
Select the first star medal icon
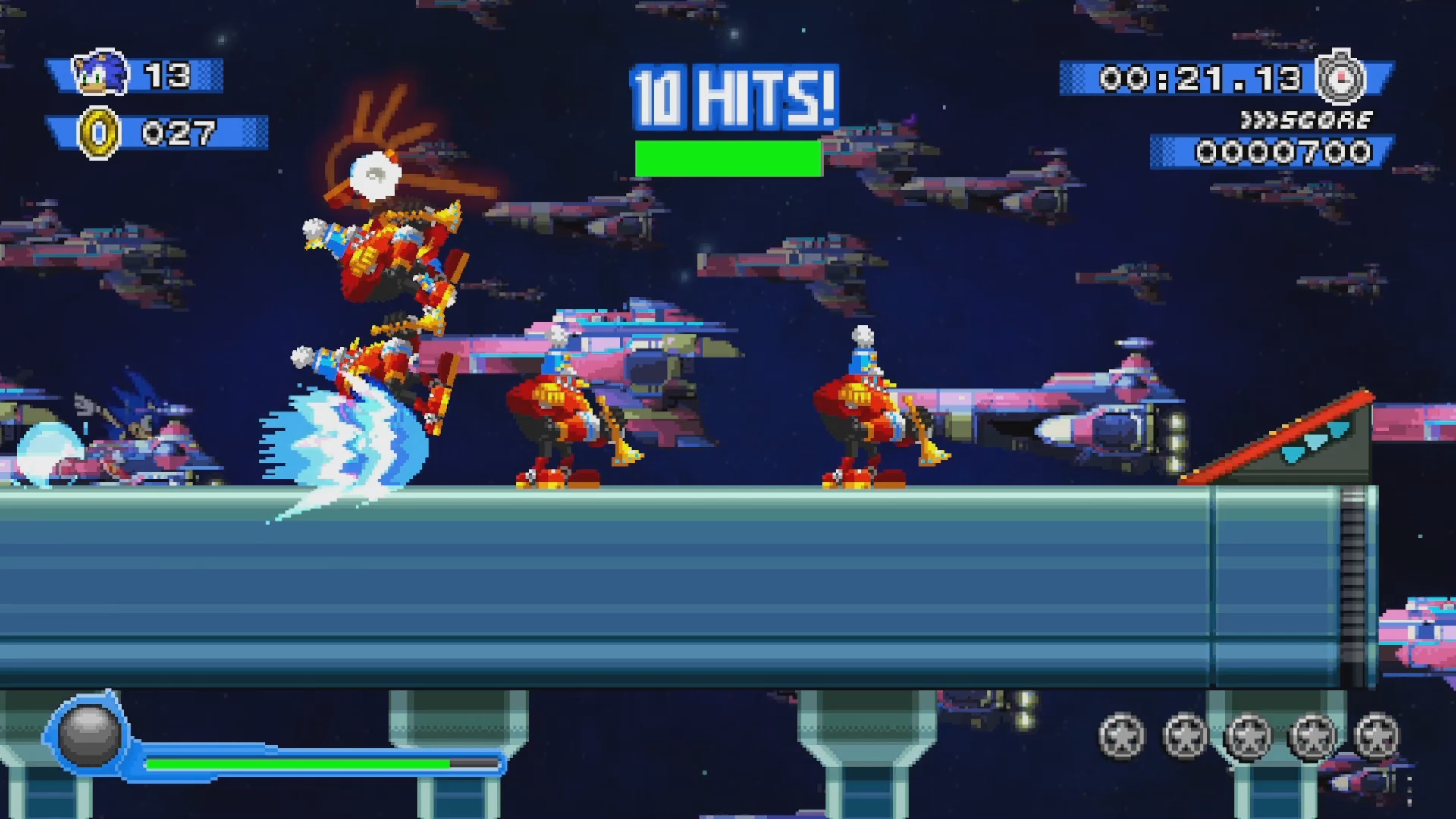coord(1122,736)
